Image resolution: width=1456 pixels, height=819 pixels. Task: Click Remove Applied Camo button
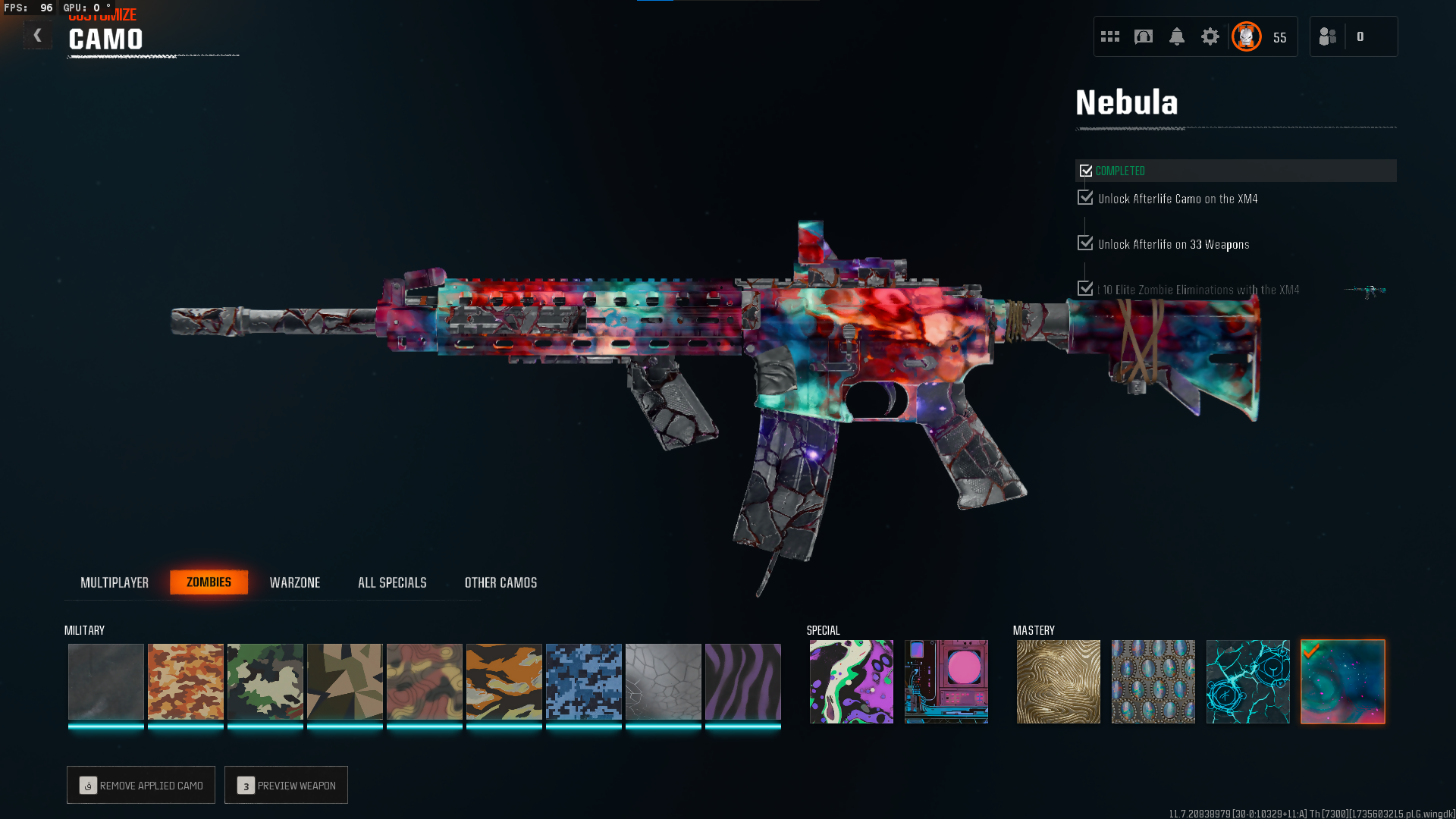(x=141, y=785)
